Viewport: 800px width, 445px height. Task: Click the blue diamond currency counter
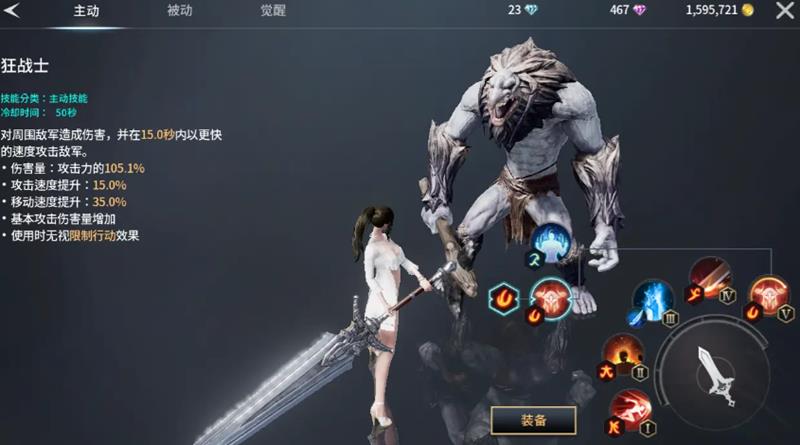[530, 11]
